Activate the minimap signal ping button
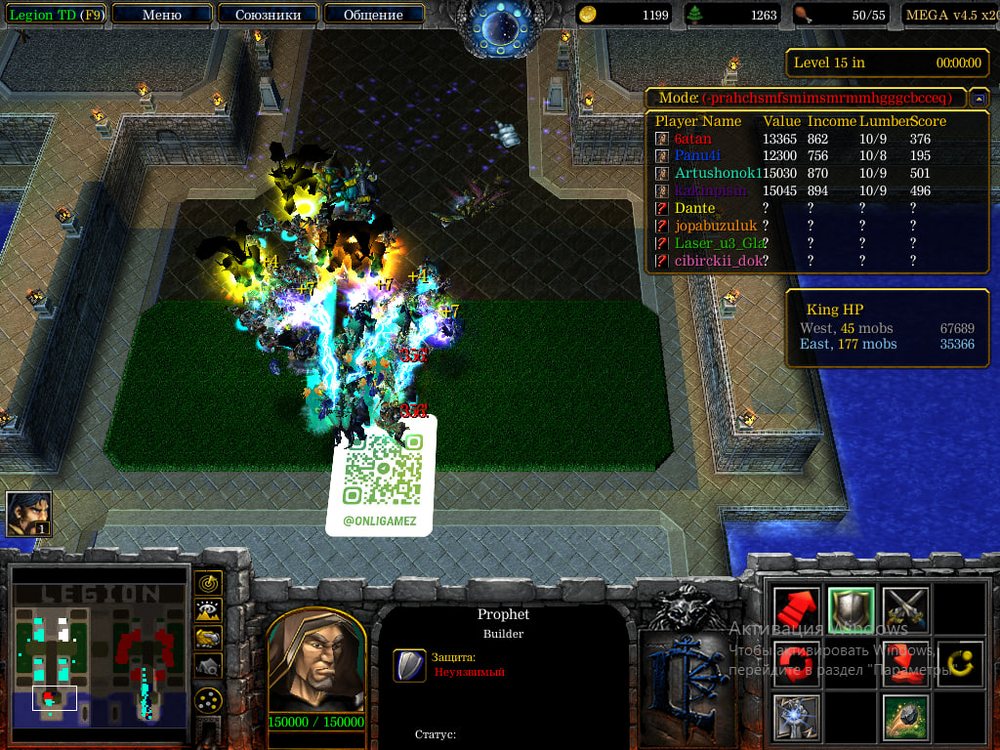This screenshot has height=750, width=1000. pyautogui.click(x=208, y=582)
